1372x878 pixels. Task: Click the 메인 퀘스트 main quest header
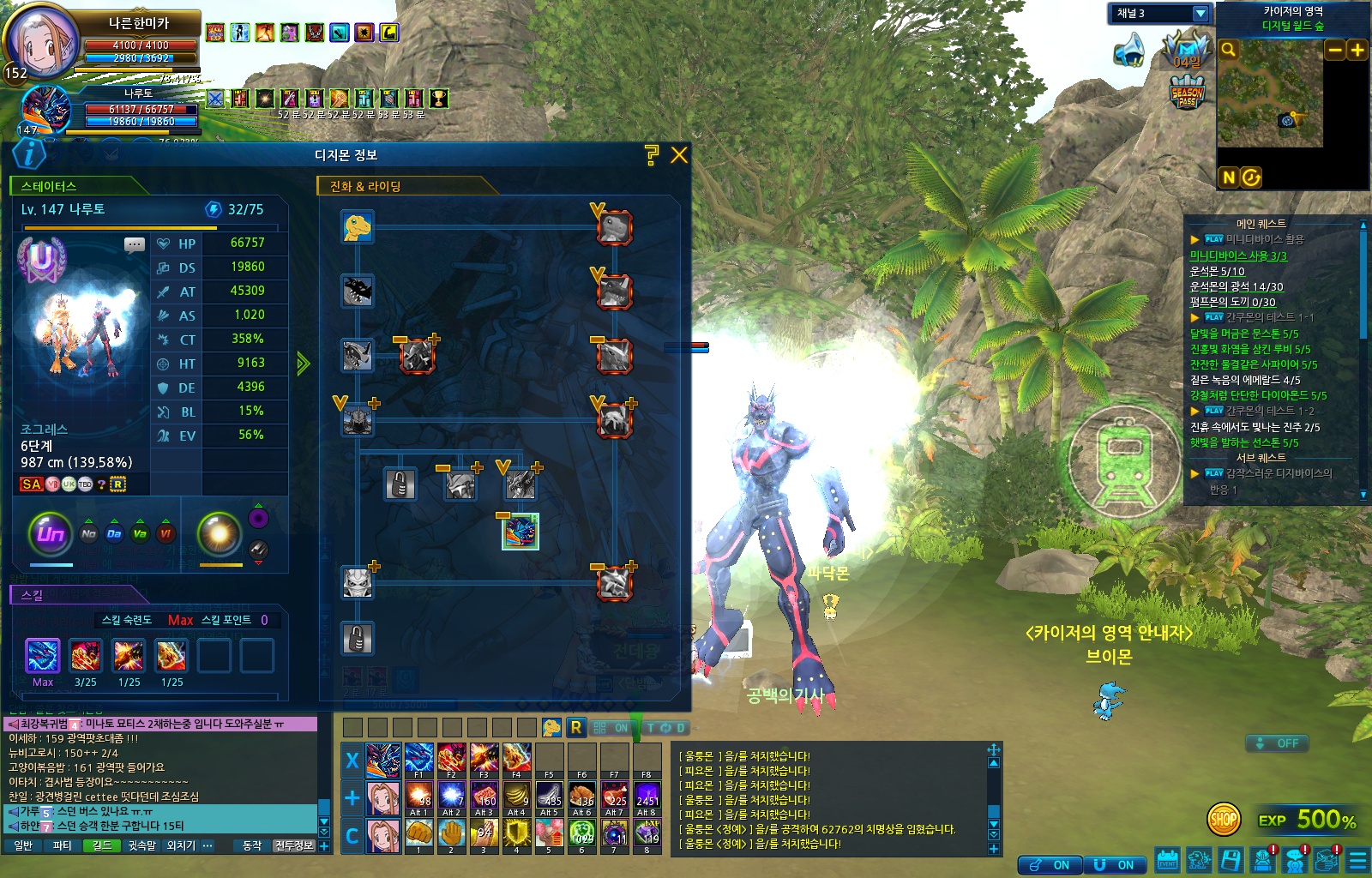click(1261, 224)
